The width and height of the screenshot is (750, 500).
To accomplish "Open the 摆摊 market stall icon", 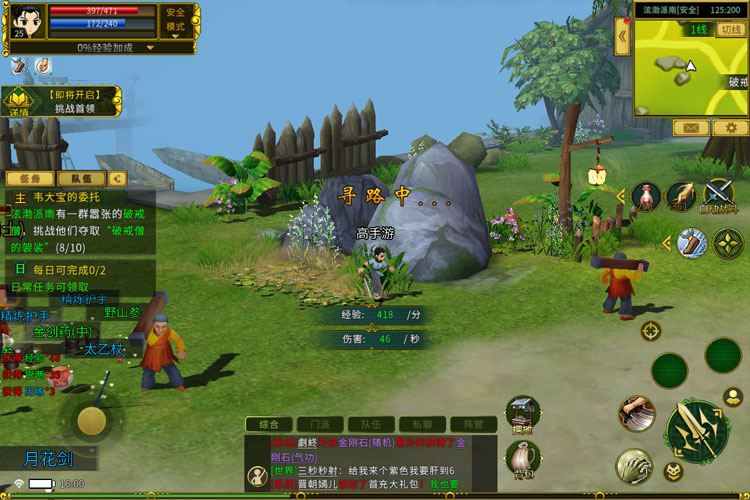I will pyautogui.click(x=521, y=413).
